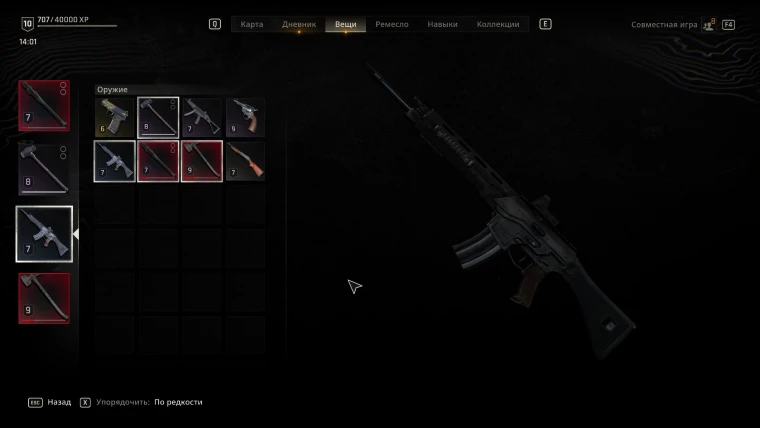The width and height of the screenshot is (760, 428).
Task: Select the equipped baseball bat slot
Action: (45, 106)
